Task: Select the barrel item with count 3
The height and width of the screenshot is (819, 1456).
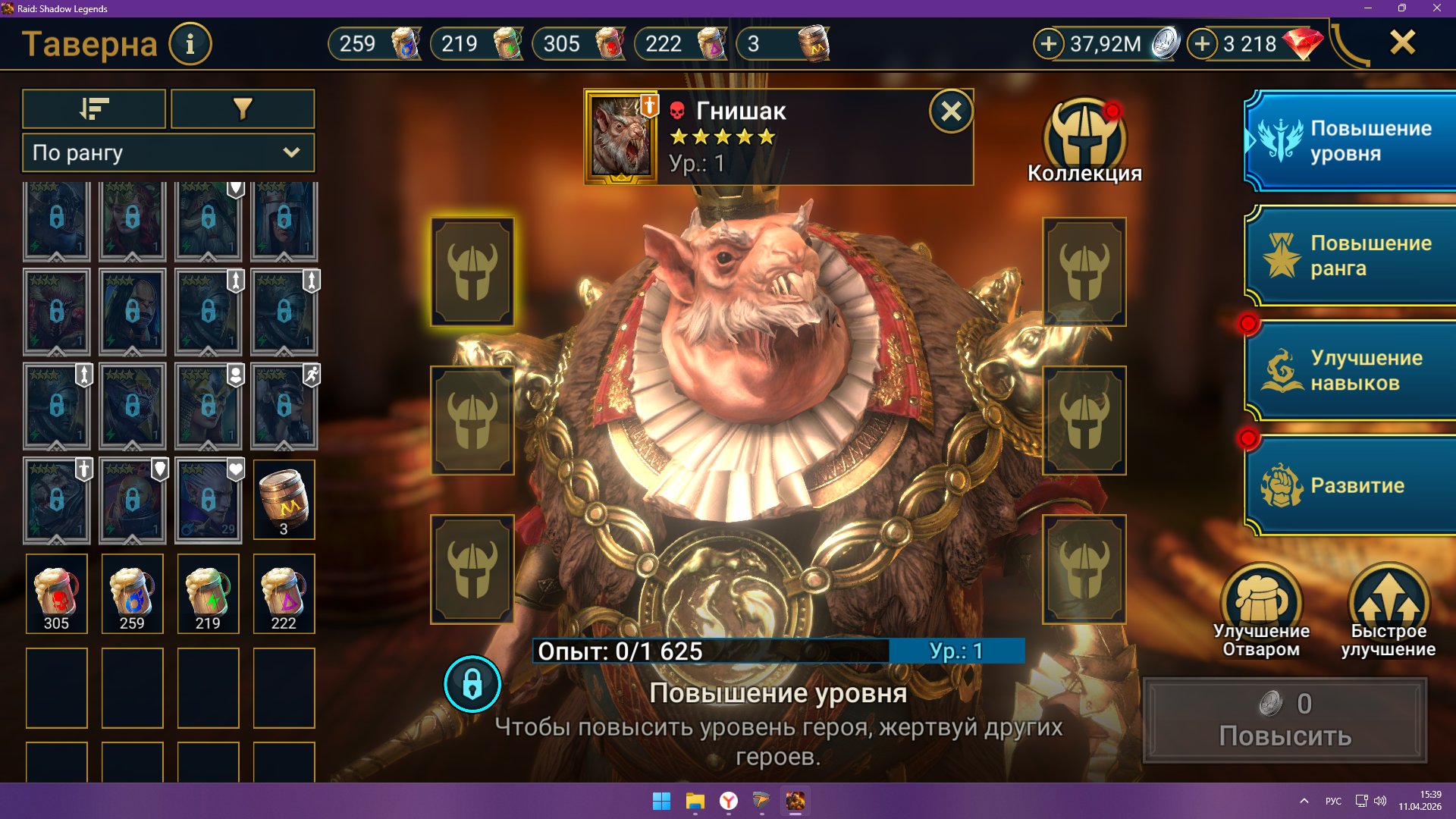Action: pyautogui.click(x=284, y=500)
